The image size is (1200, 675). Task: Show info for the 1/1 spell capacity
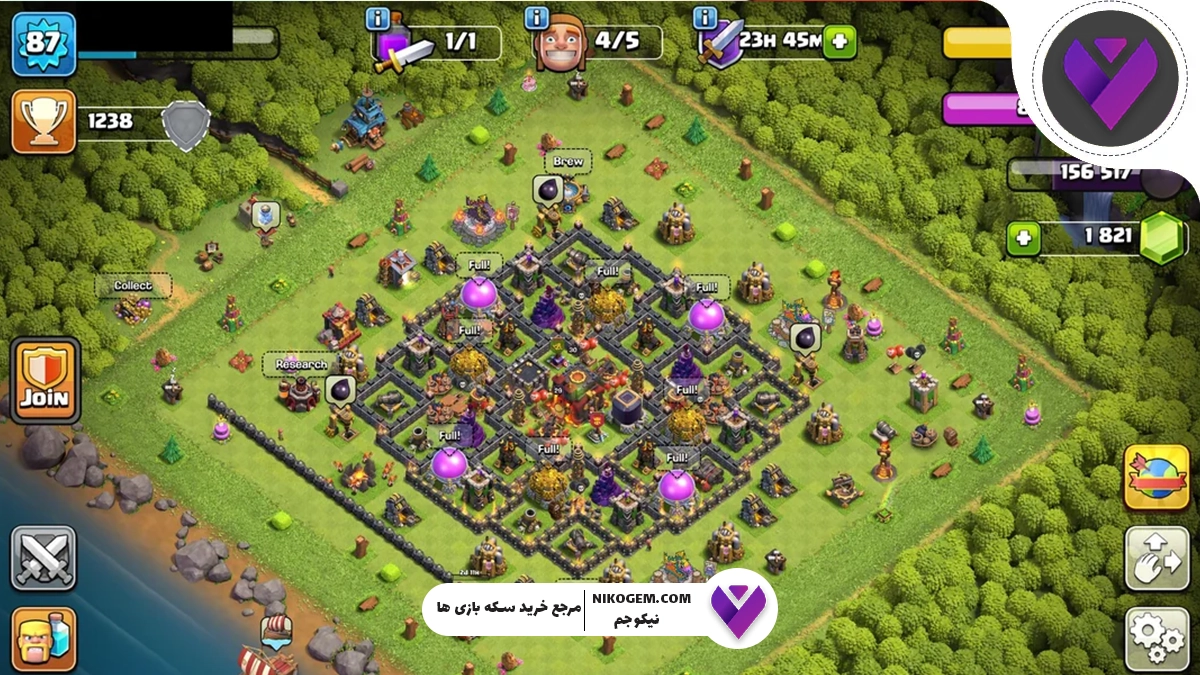coord(379,18)
